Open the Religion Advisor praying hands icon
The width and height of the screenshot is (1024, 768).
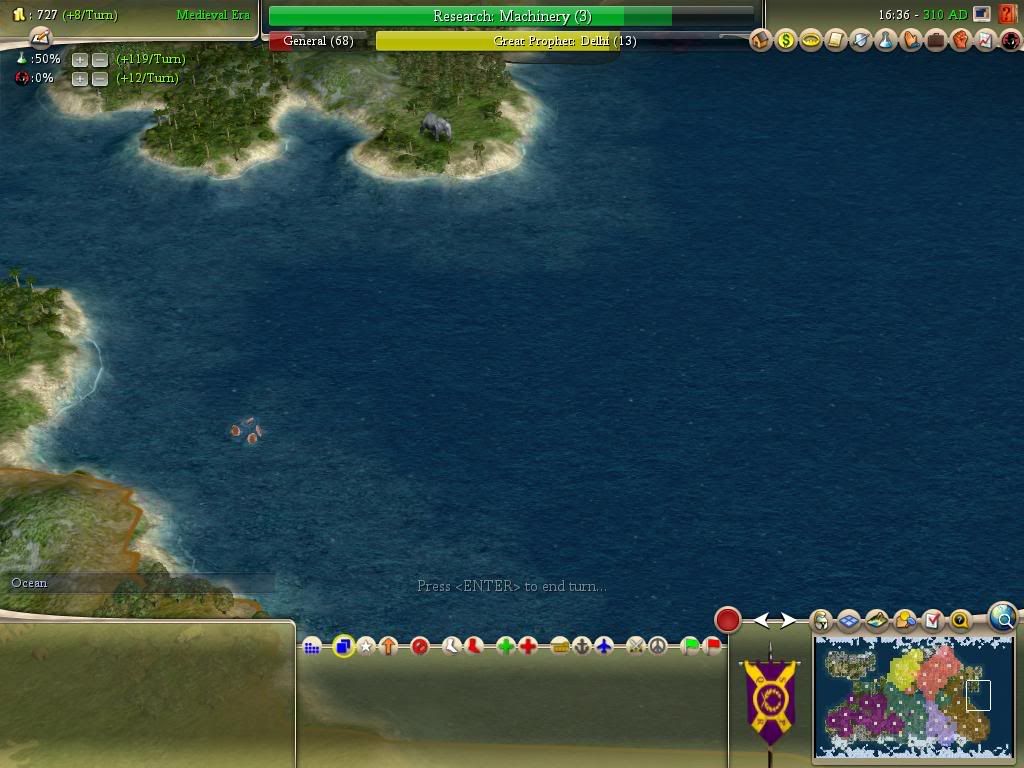point(910,41)
